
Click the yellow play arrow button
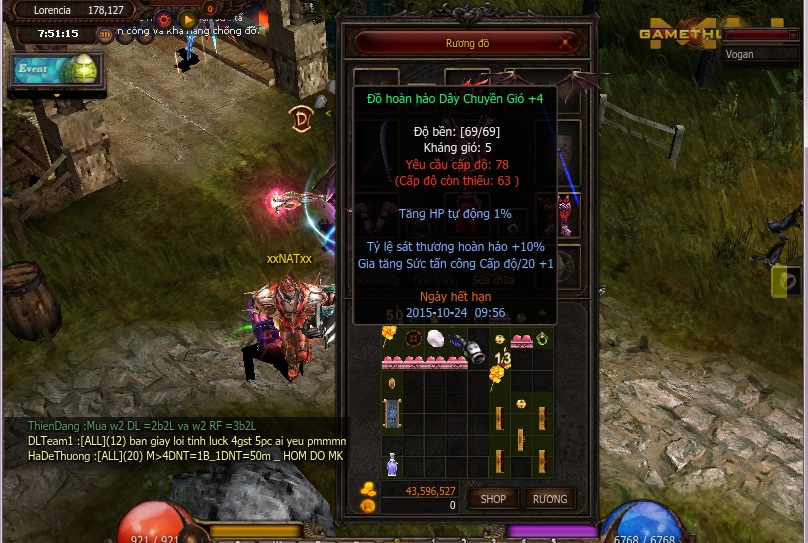(187, 19)
